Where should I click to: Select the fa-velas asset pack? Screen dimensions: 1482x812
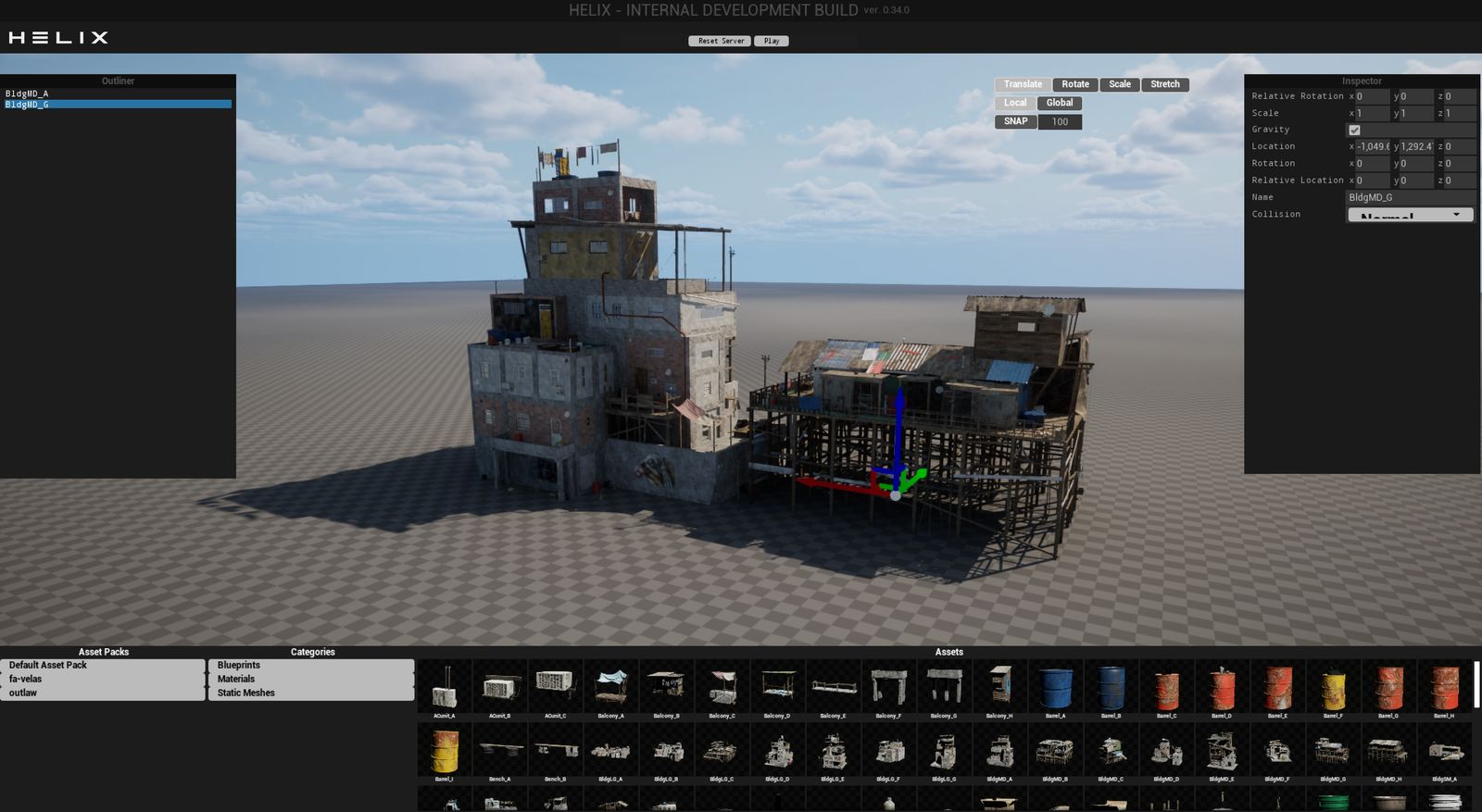point(102,679)
